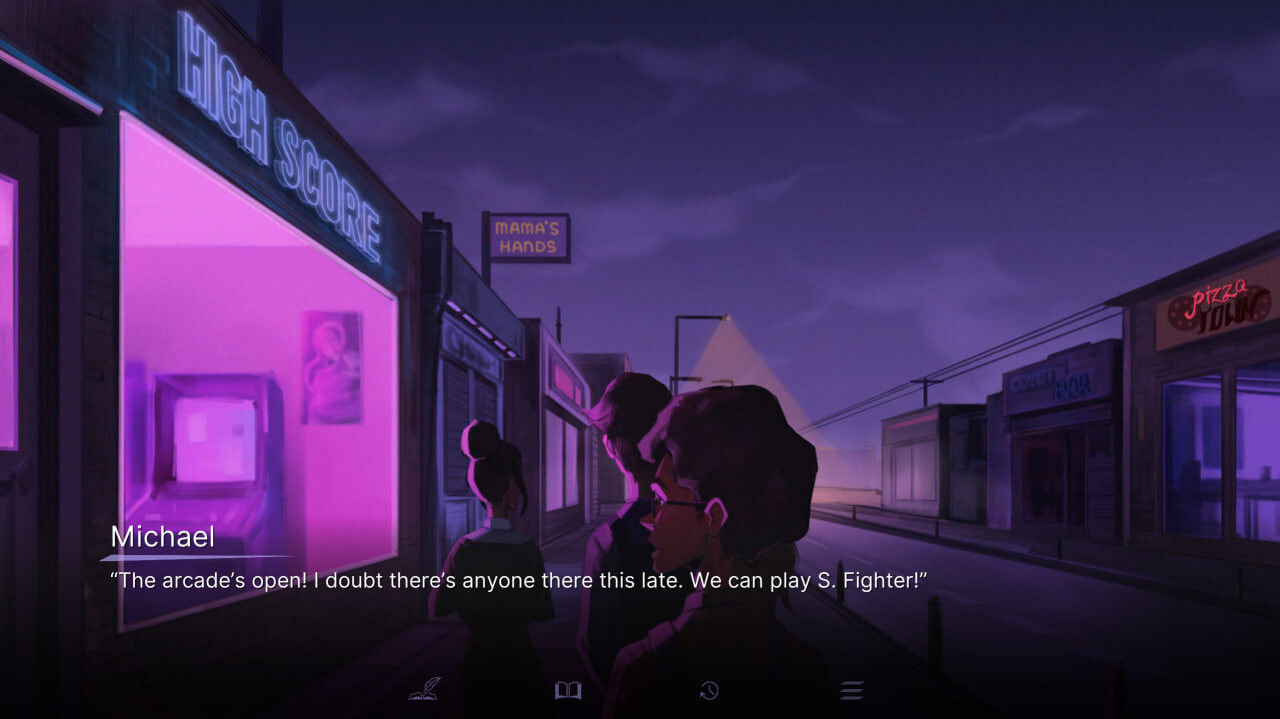The width and height of the screenshot is (1280, 719).
Task: Show the dialogue history clock icon
Action: pos(709,690)
